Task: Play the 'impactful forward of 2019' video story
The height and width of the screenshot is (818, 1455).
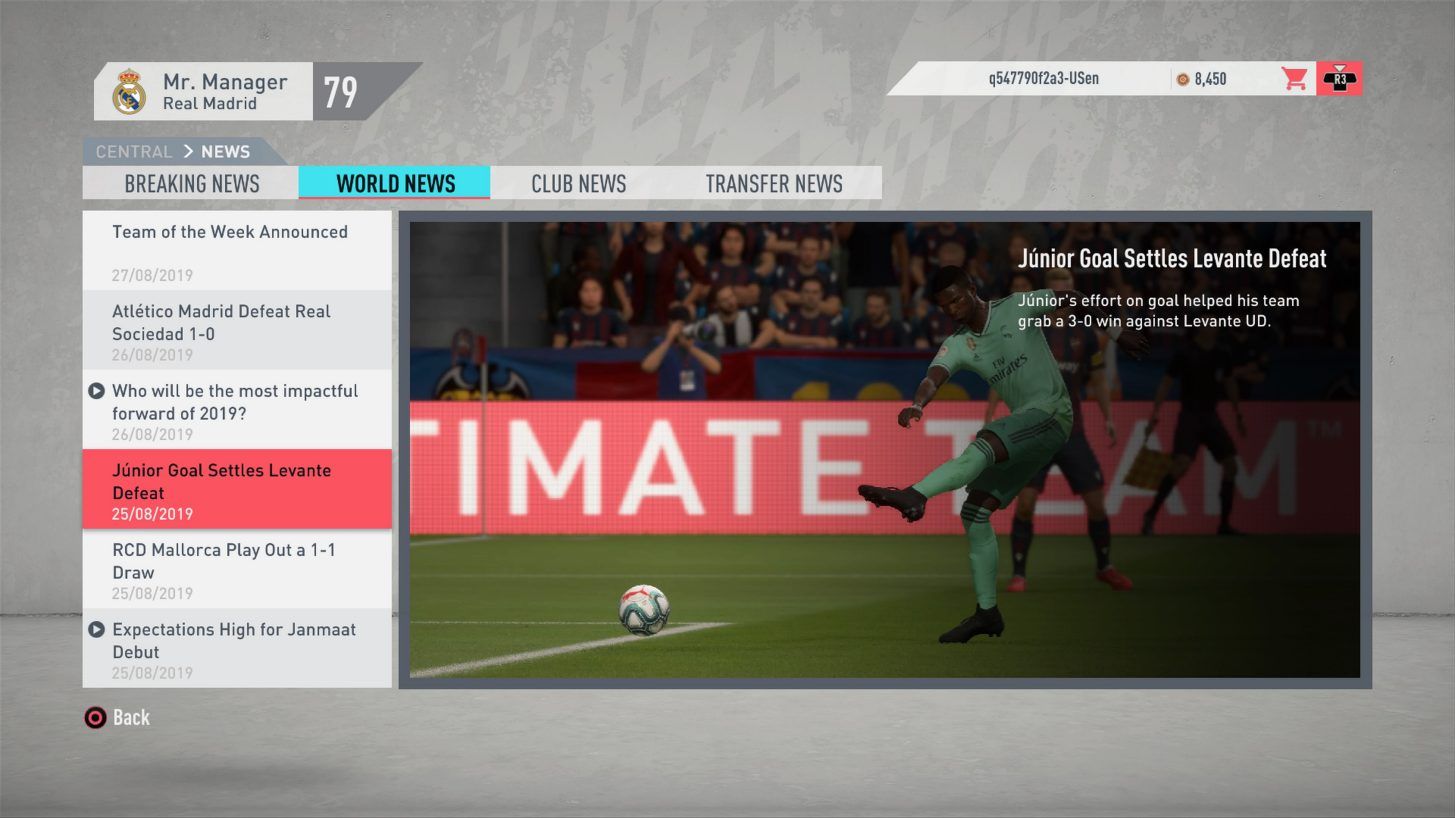Action: [96, 391]
